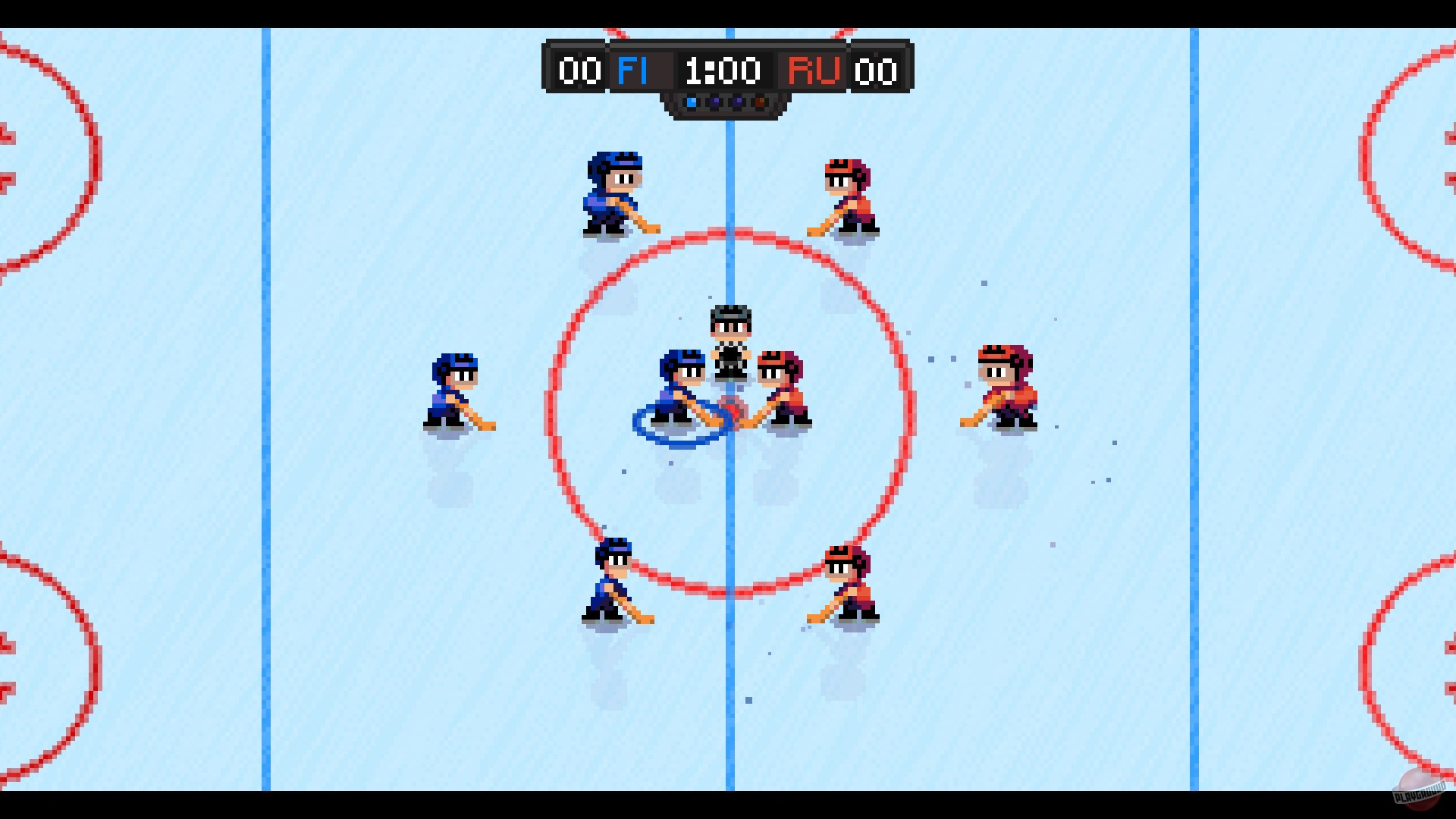This screenshot has height=819, width=1456.
Task: Select the red defenseman on the right
Action: (x=1005, y=383)
